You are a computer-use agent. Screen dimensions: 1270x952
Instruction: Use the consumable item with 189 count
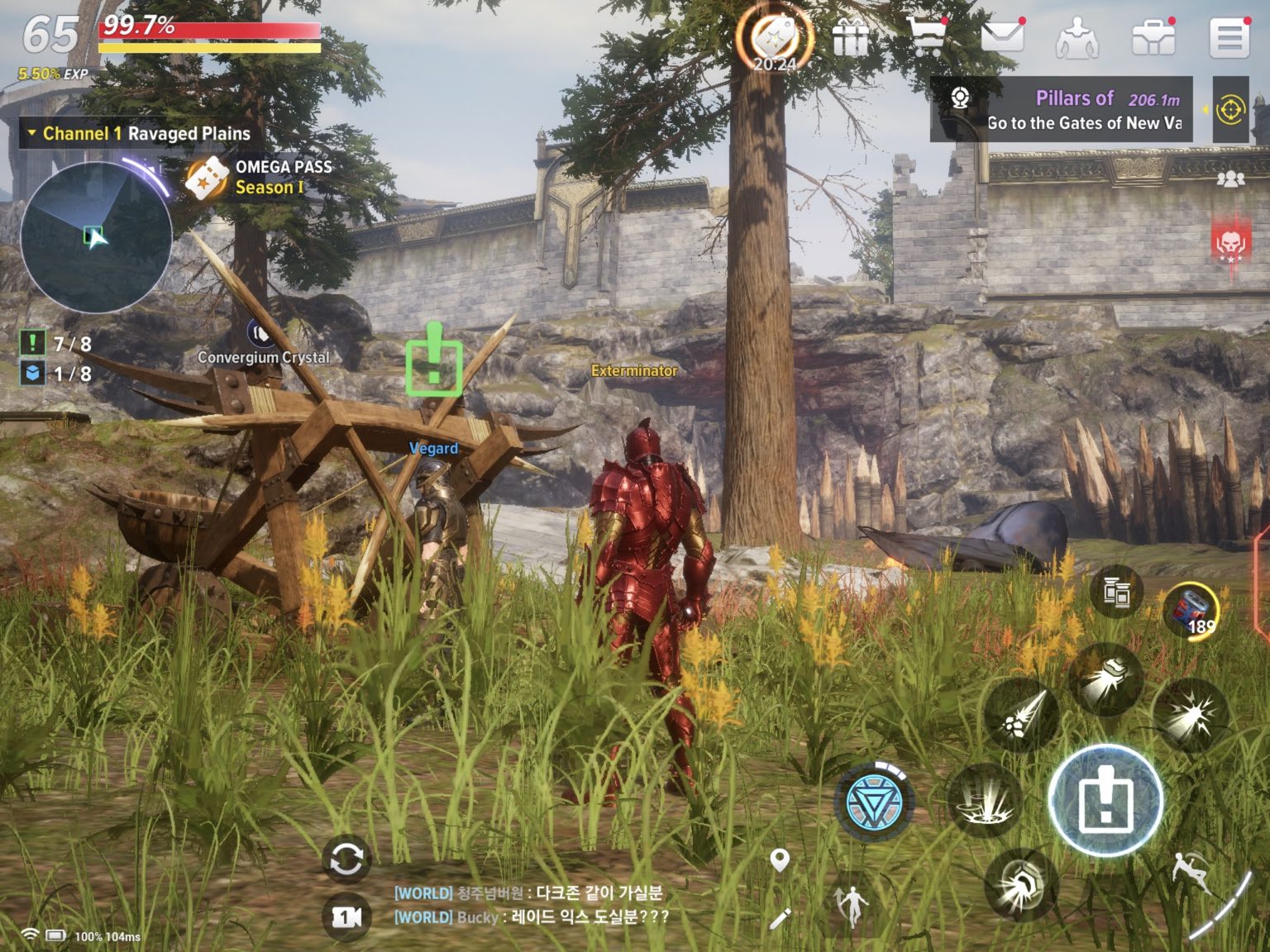1191,610
